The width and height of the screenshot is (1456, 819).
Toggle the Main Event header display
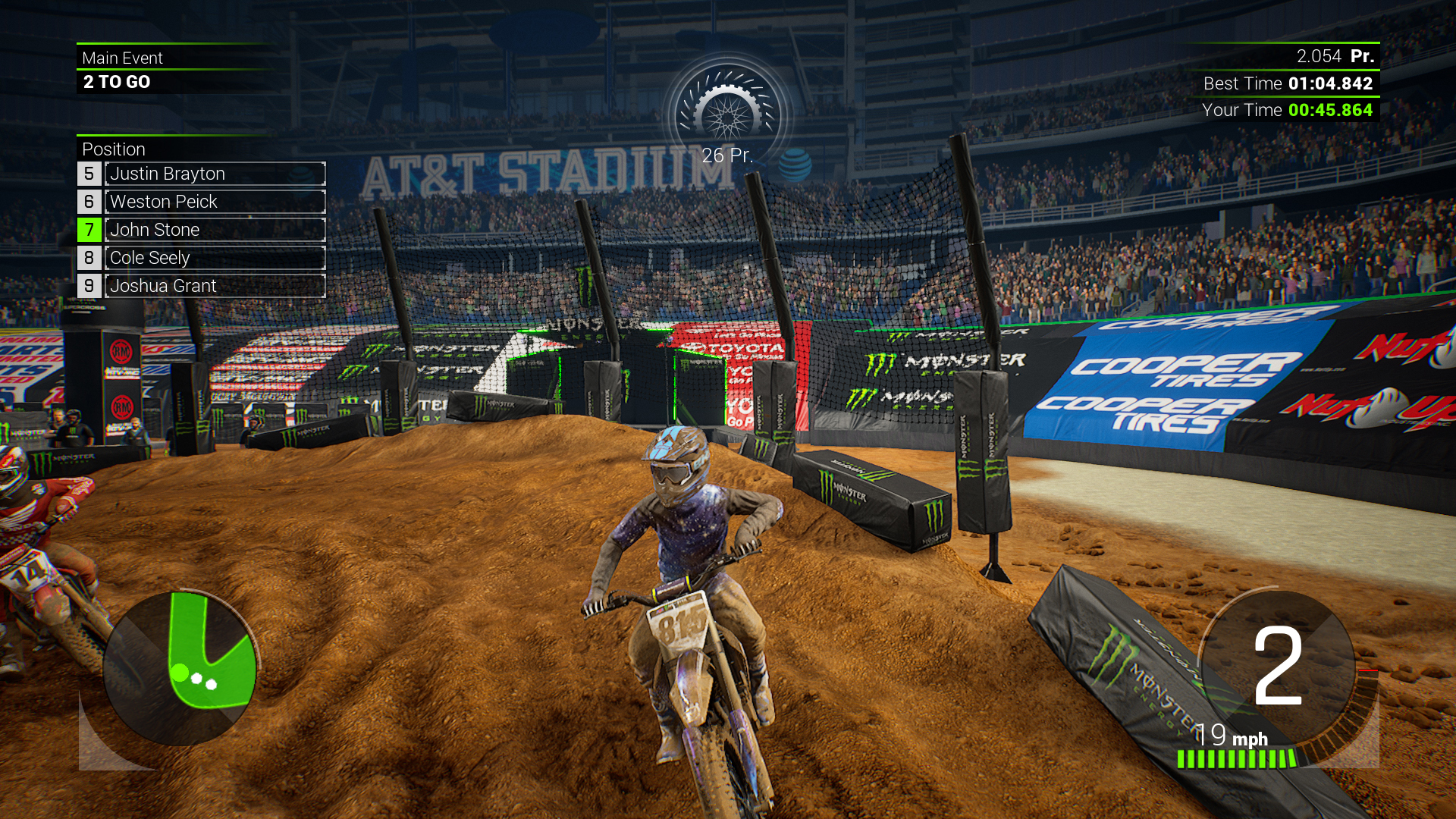(124, 58)
